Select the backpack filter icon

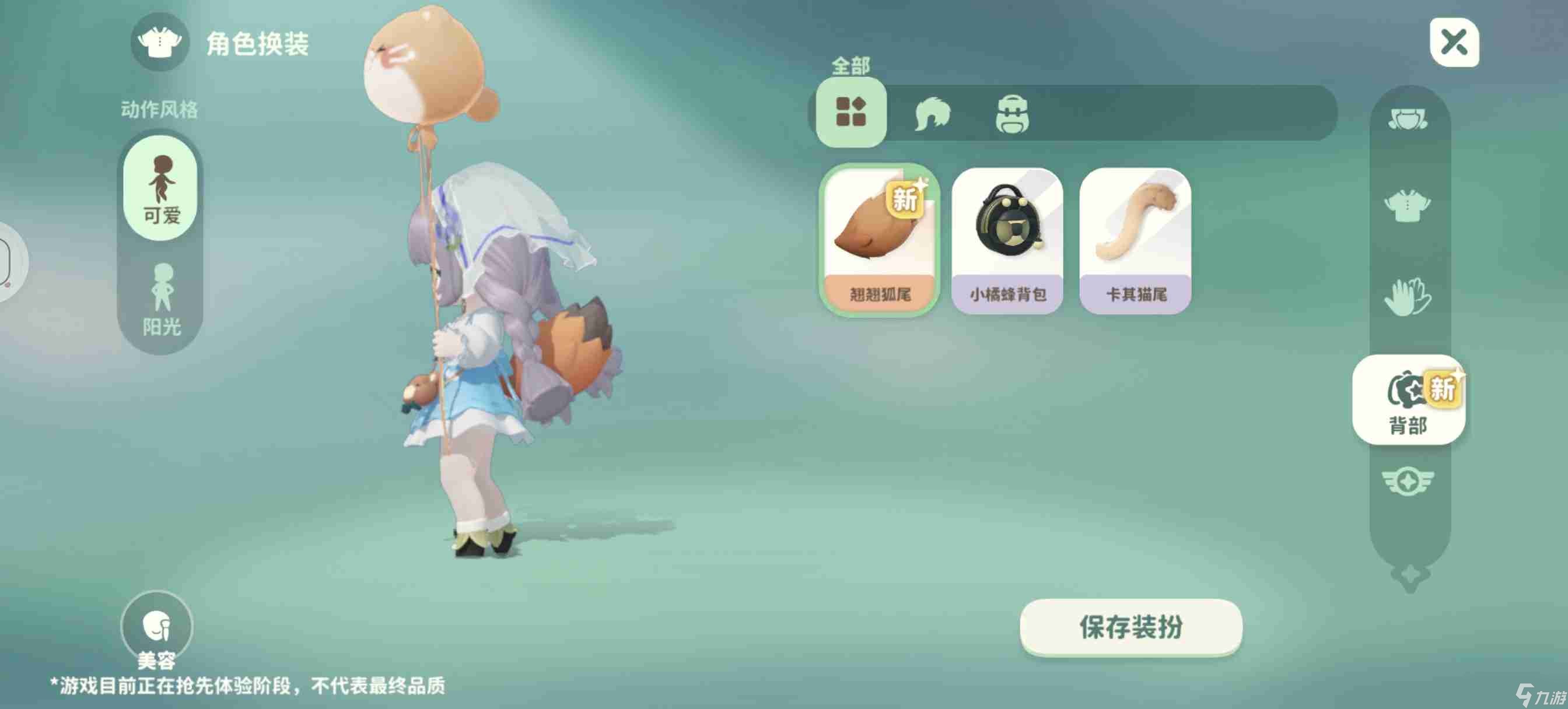1013,114
